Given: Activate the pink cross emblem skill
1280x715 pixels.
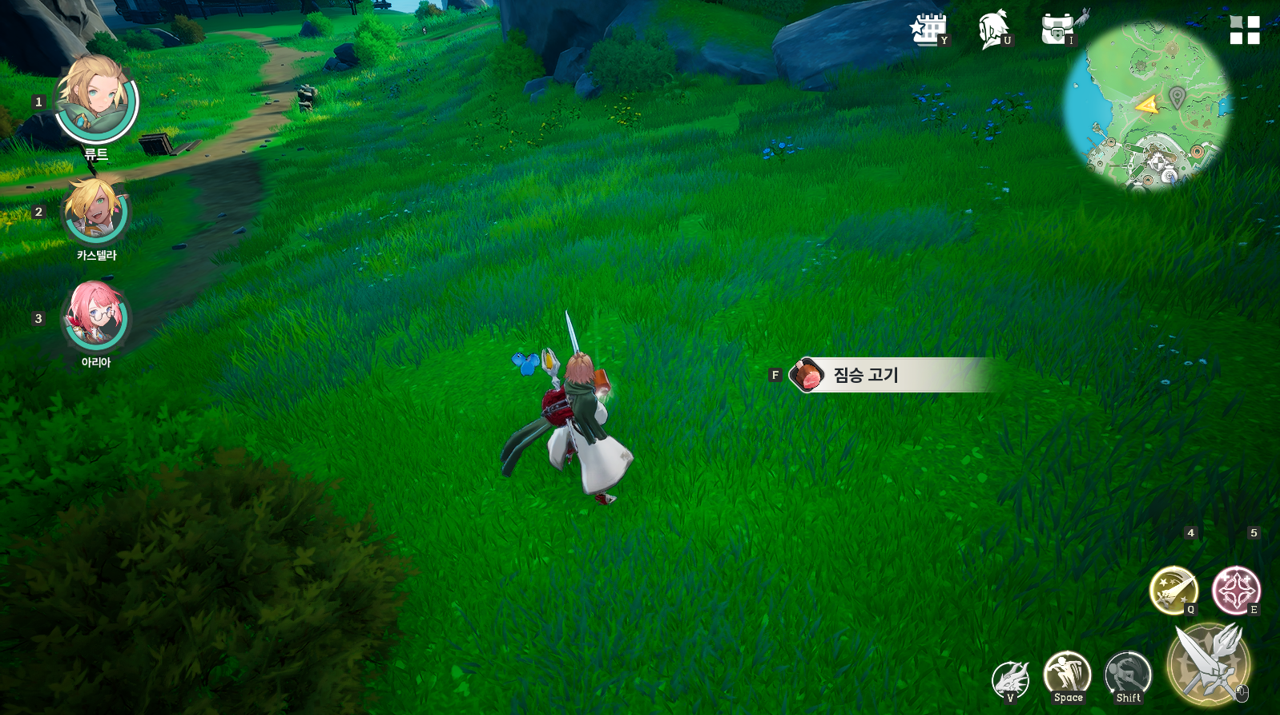Looking at the screenshot, I should (1236, 590).
